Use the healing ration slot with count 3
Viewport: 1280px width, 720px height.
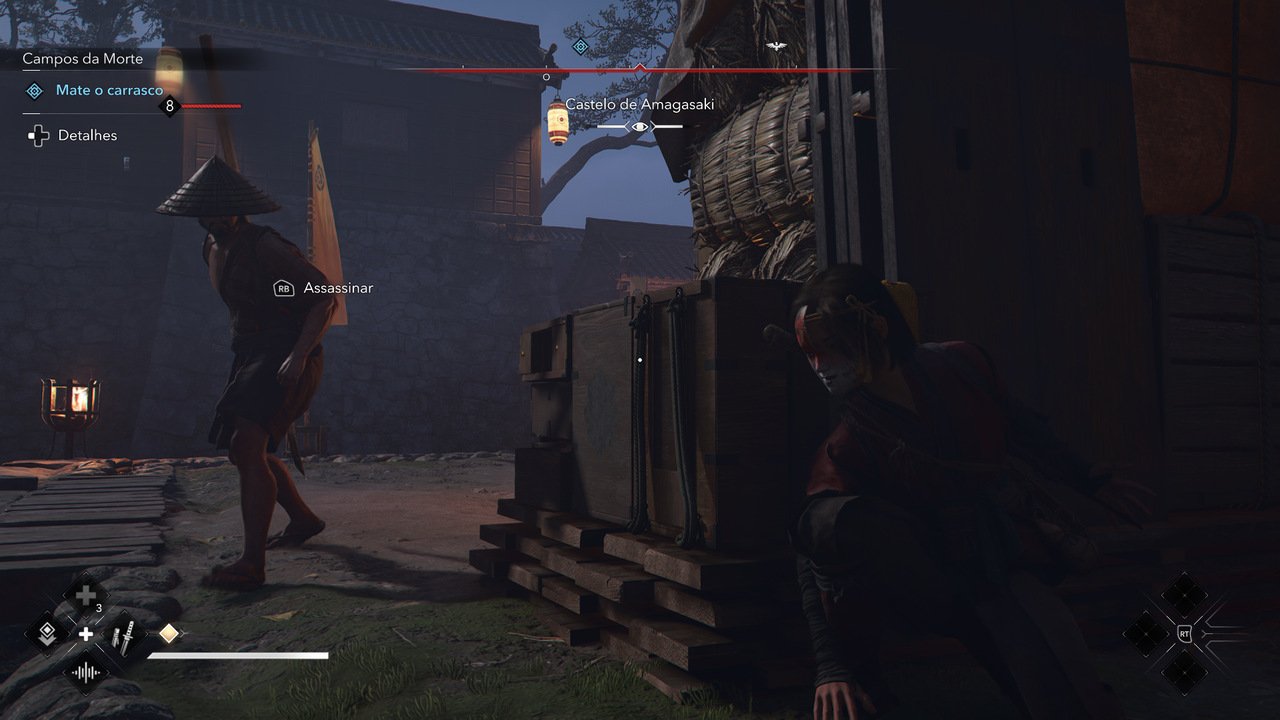[86, 596]
